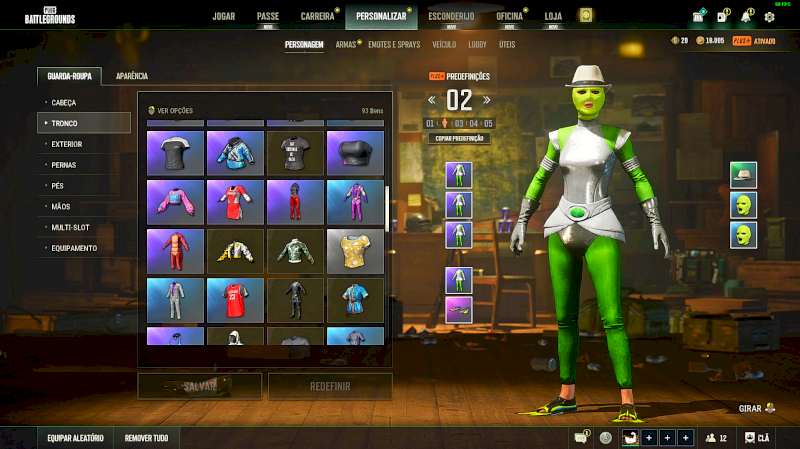Open the Carreira section
Image resolution: width=800 pixels, height=449 pixels.
(x=318, y=16)
